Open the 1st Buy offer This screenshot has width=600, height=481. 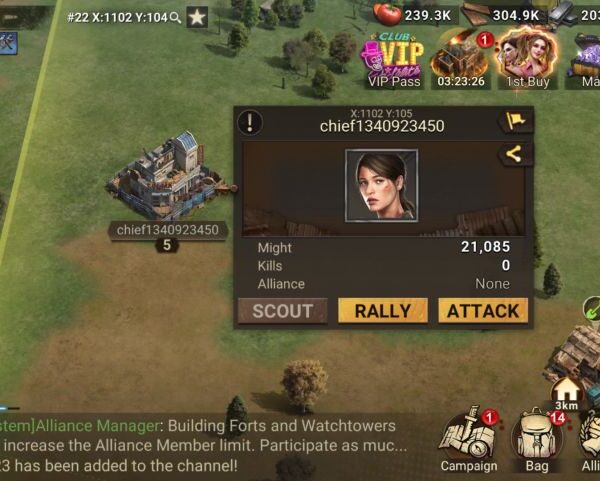tap(526, 60)
